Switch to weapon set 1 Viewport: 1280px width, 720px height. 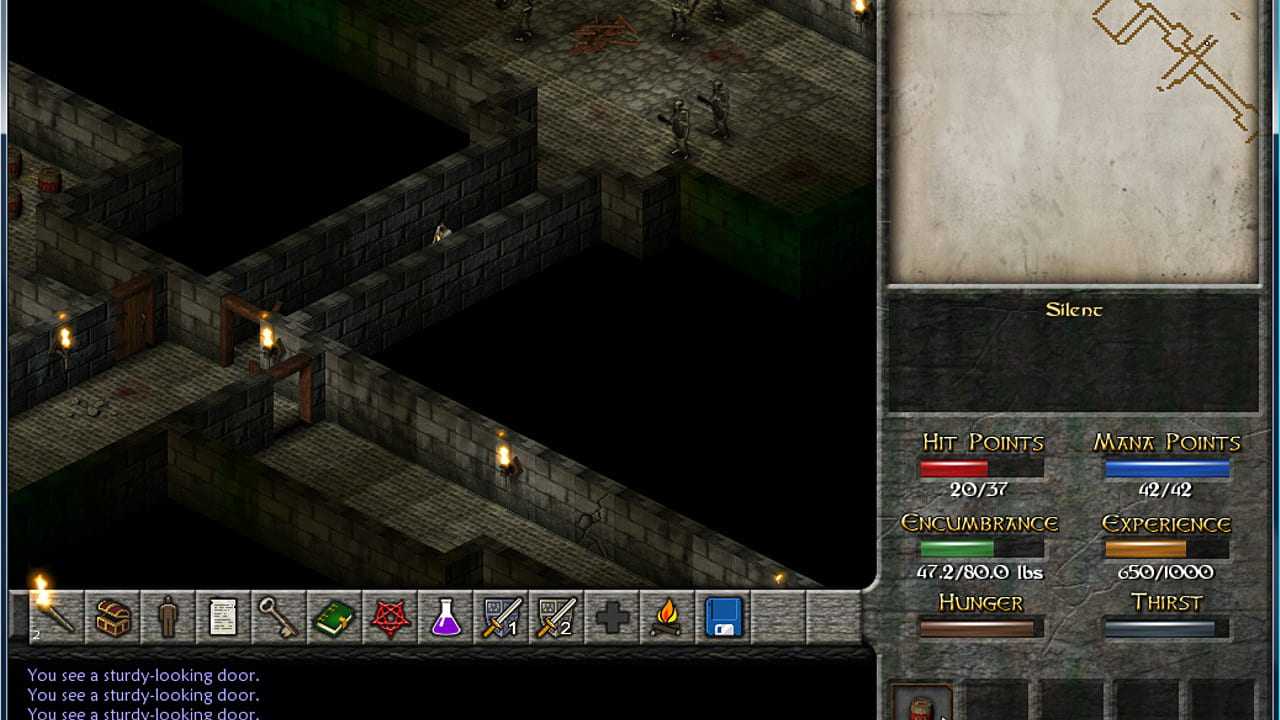click(501, 617)
